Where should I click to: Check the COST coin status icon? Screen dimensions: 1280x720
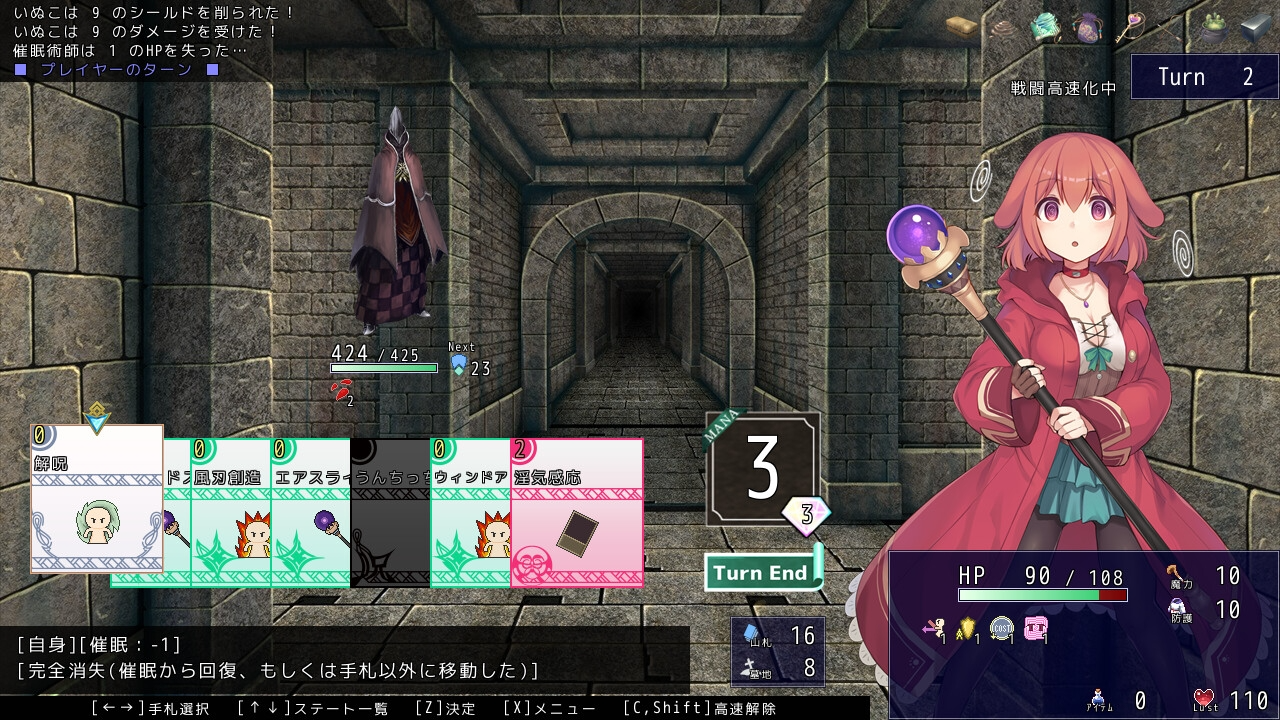[1002, 629]
